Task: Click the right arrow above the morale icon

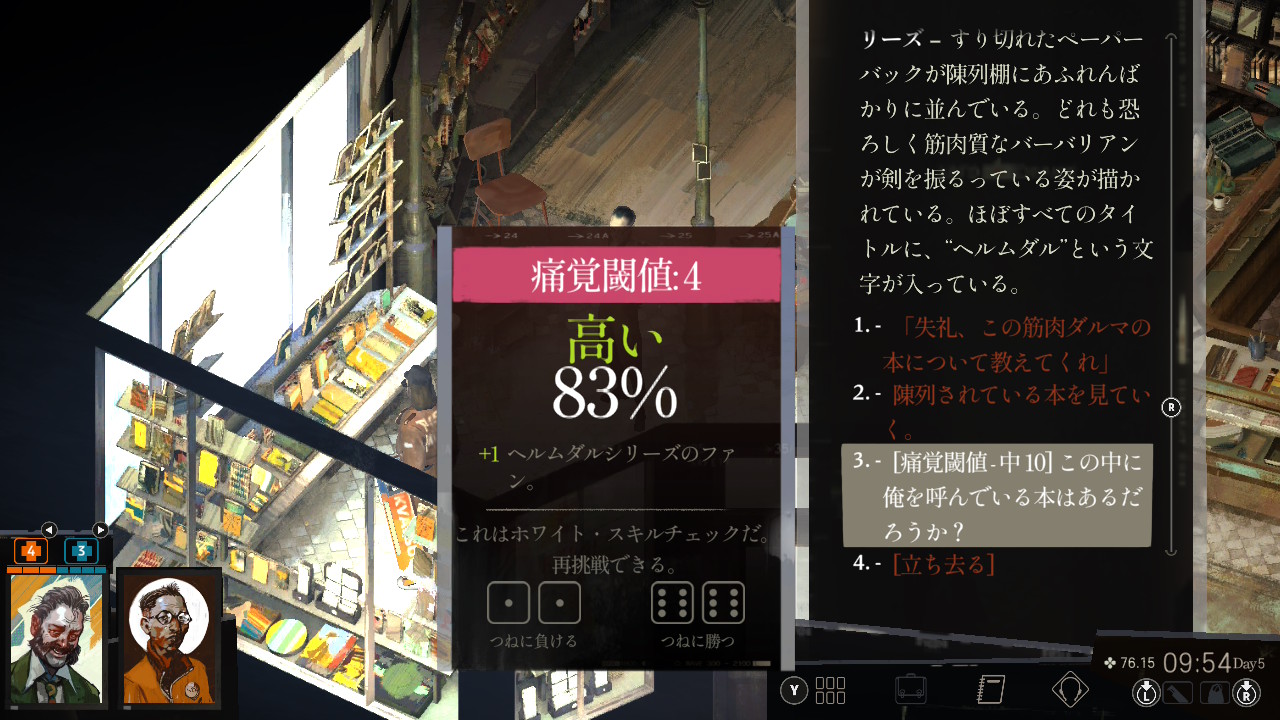Action: [100, 530]
